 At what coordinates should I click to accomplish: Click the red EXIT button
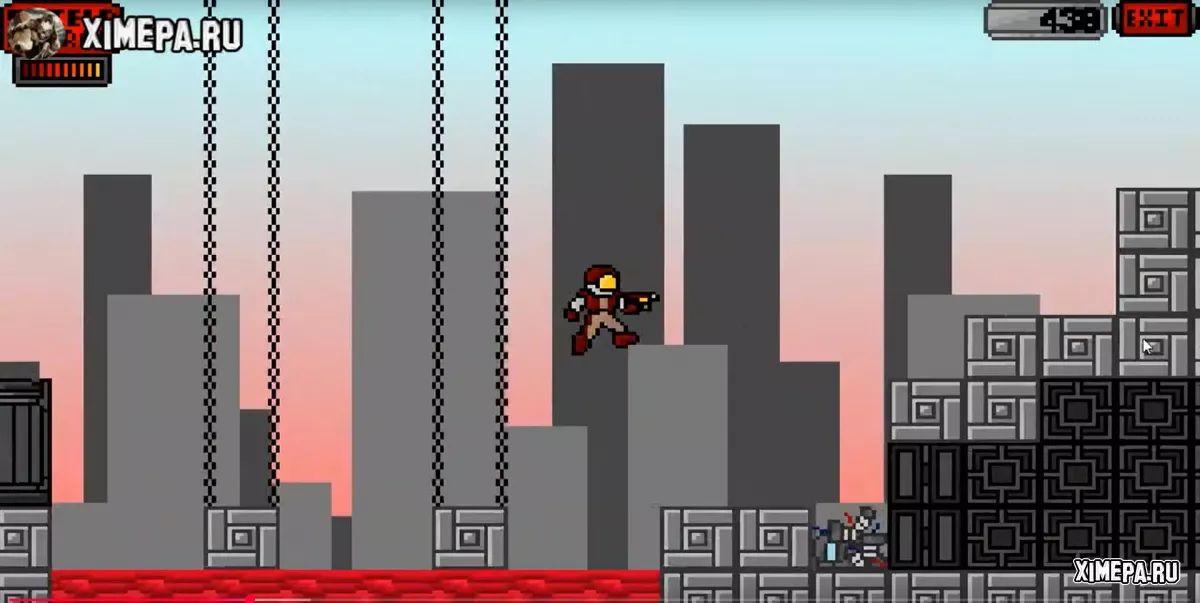click(x=1155, y=19)
